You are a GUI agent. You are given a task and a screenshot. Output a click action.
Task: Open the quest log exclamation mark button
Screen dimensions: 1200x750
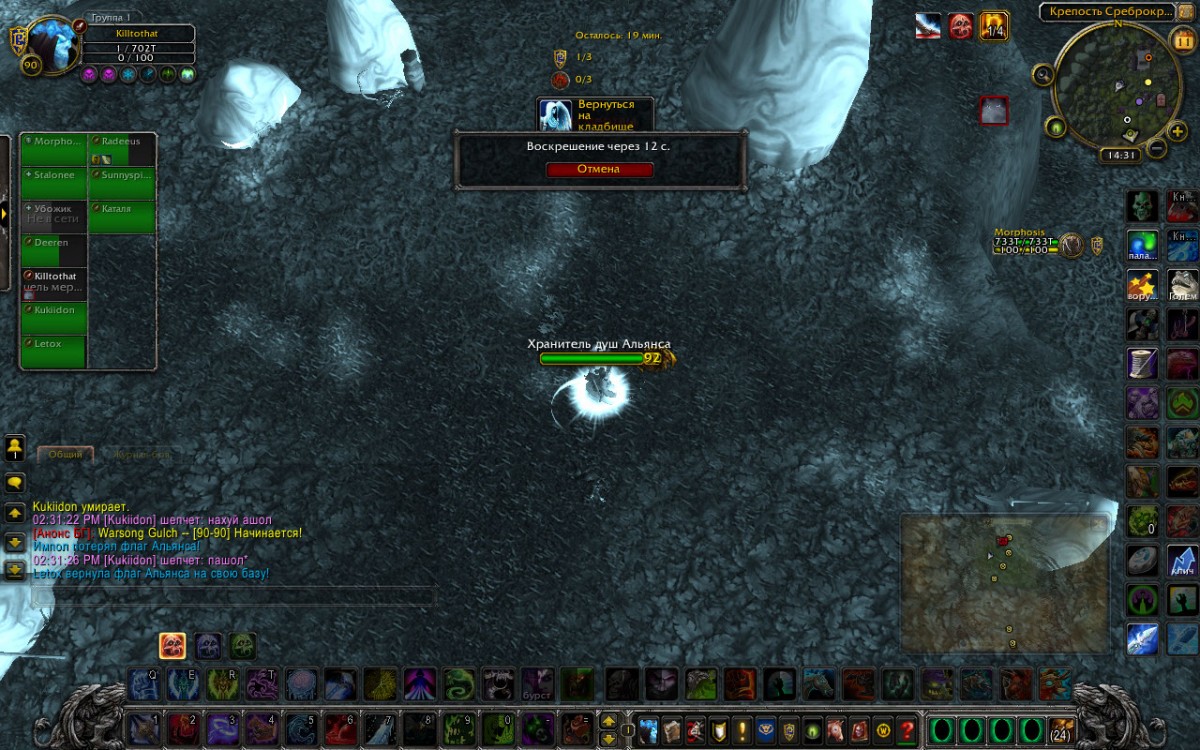pos(742,729)
